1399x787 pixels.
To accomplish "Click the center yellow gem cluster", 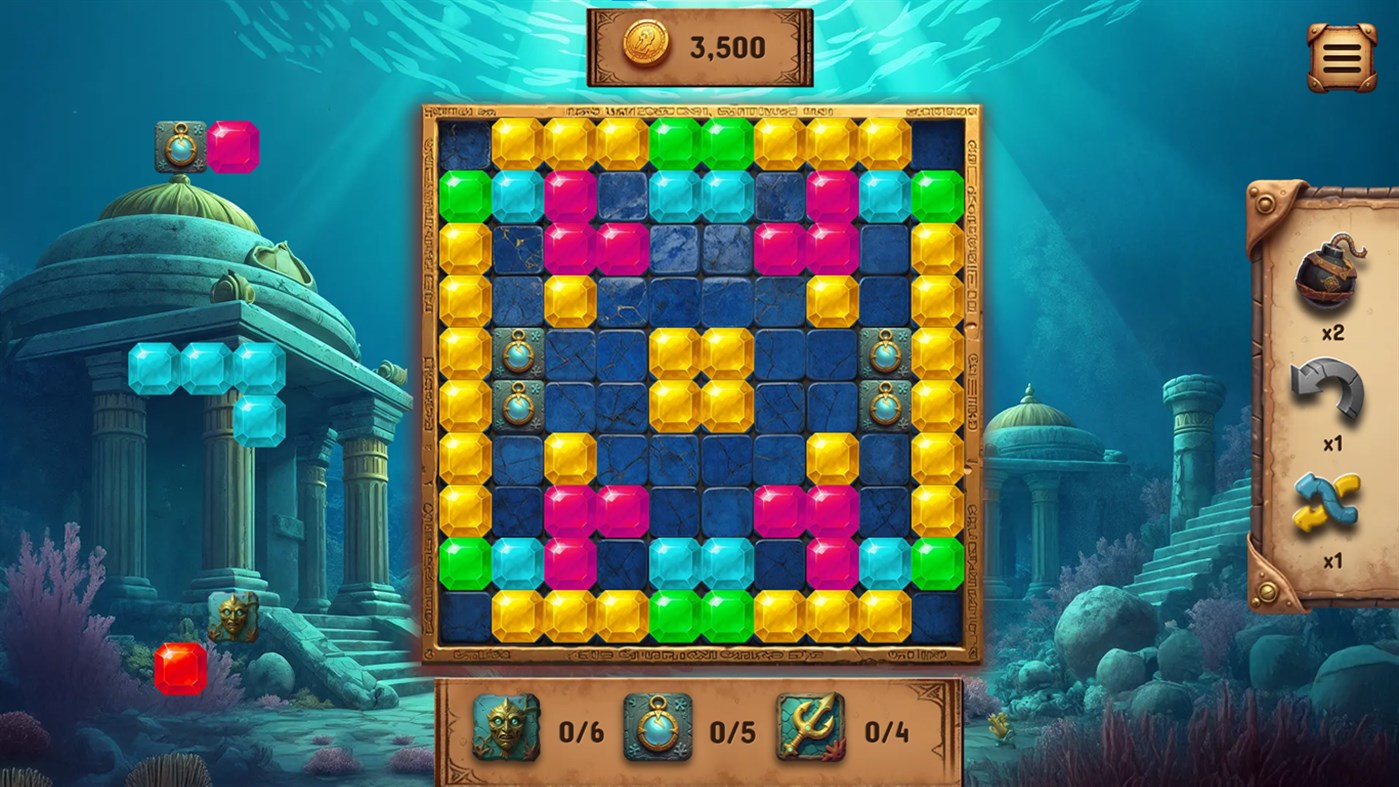I will (701, 380).
